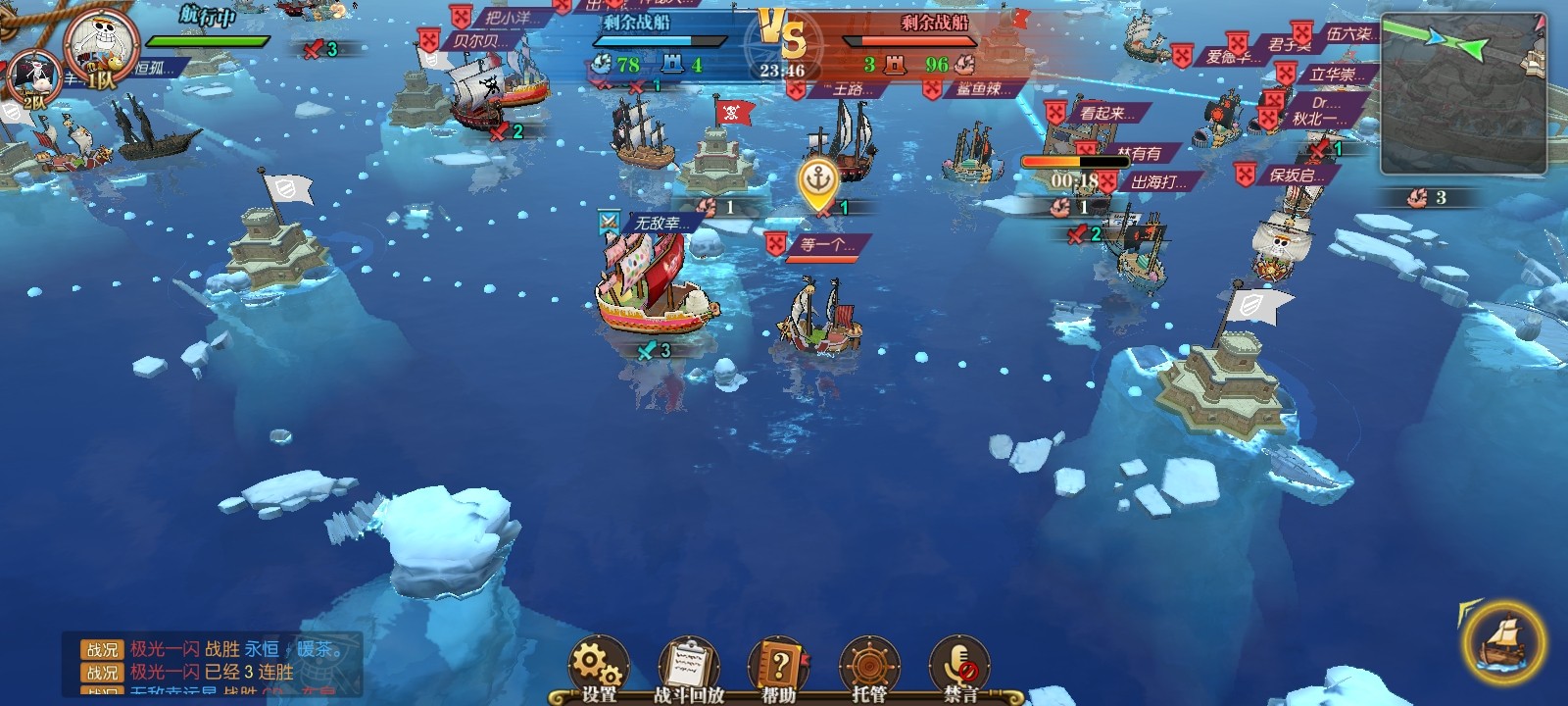The image size is (1568, 706).
Task: Open the 帮助 help book
Action: click(779, 669)
